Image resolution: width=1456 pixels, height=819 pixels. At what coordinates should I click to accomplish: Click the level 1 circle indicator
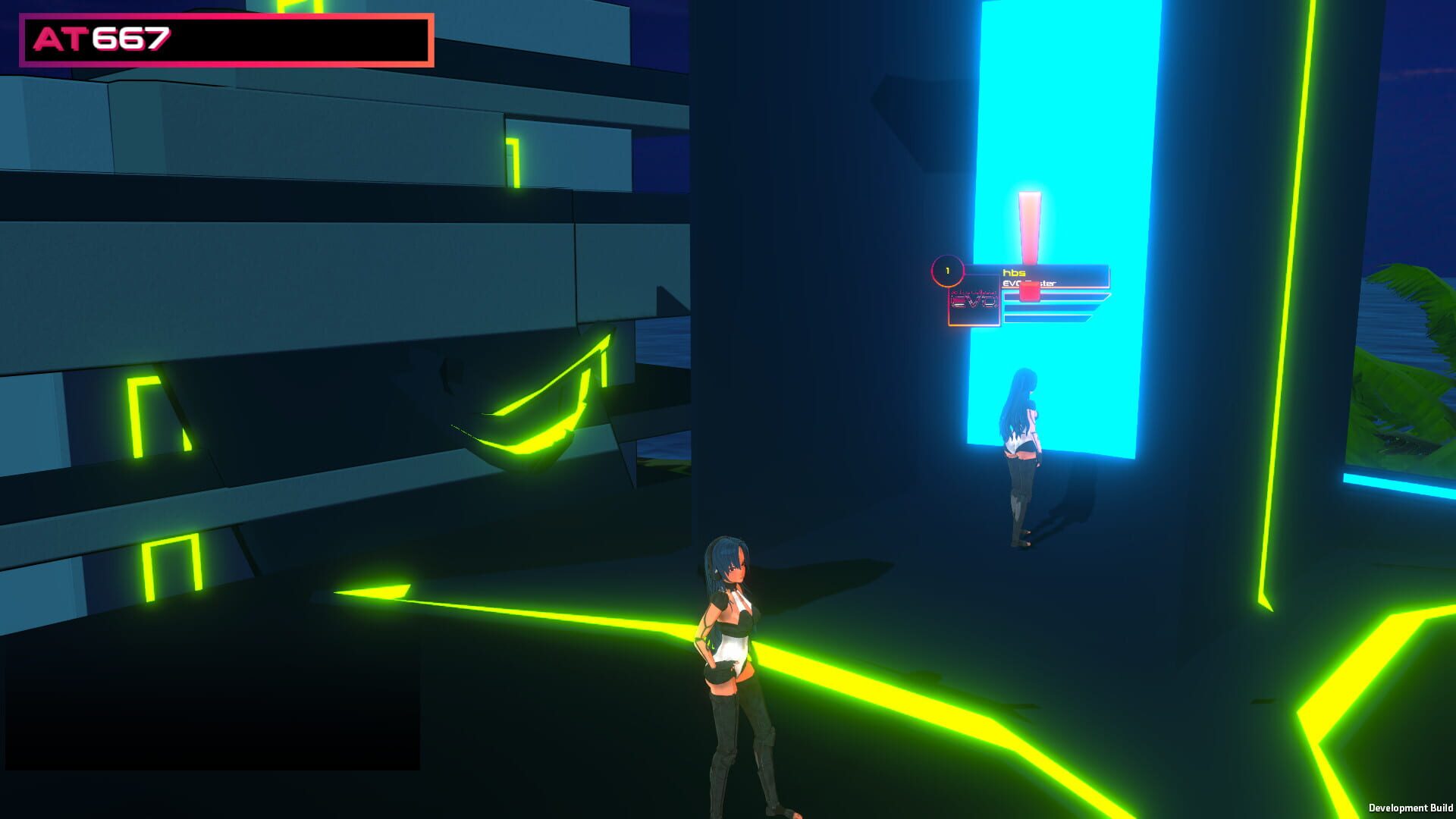(948, 271)
